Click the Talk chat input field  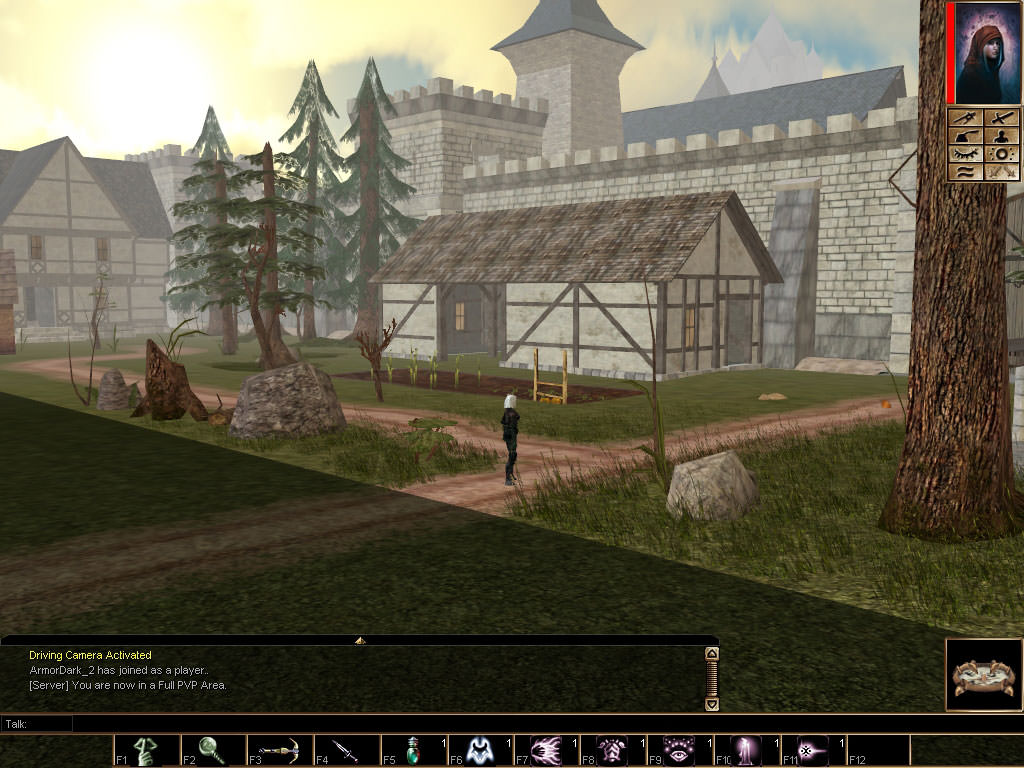coord(390,723)
